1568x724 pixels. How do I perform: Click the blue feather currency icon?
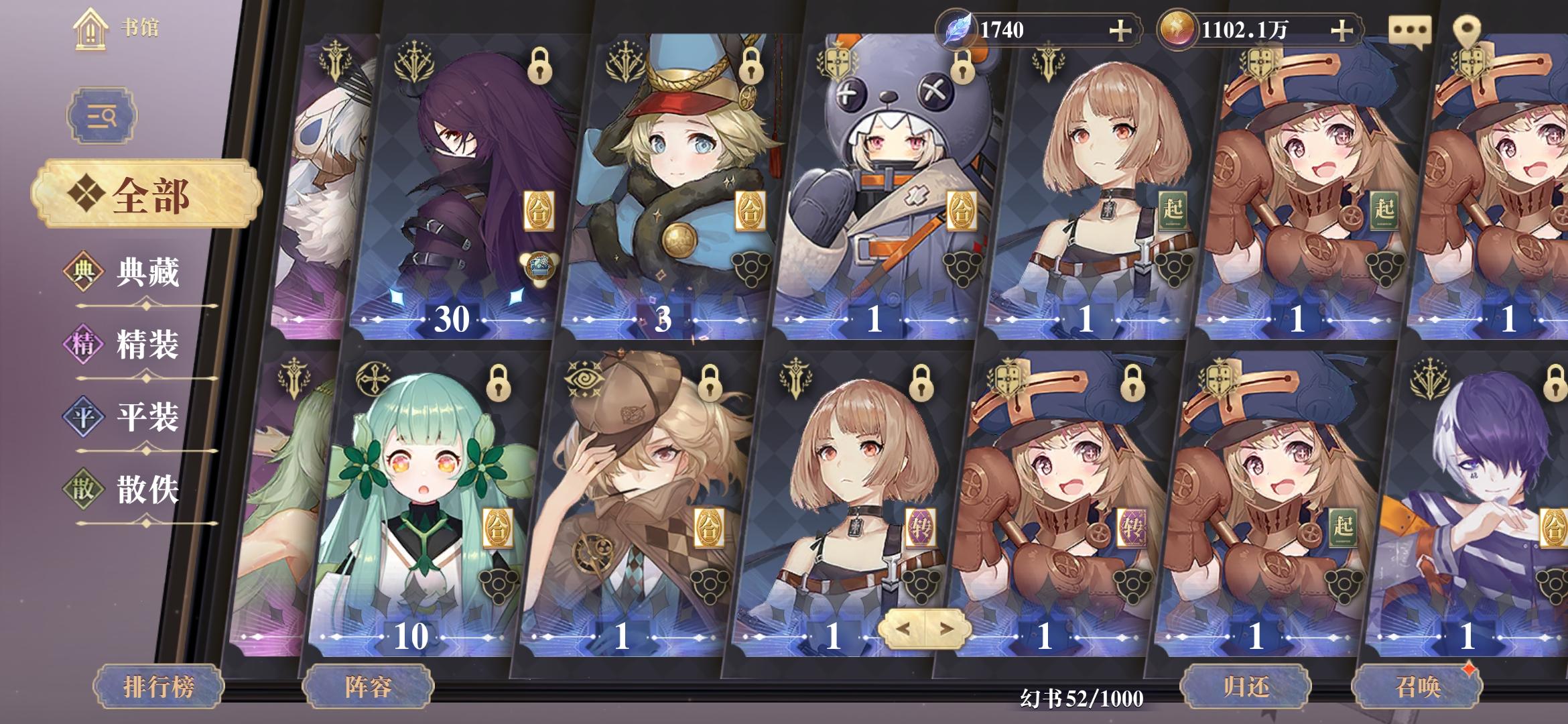[x=958, y=28]
